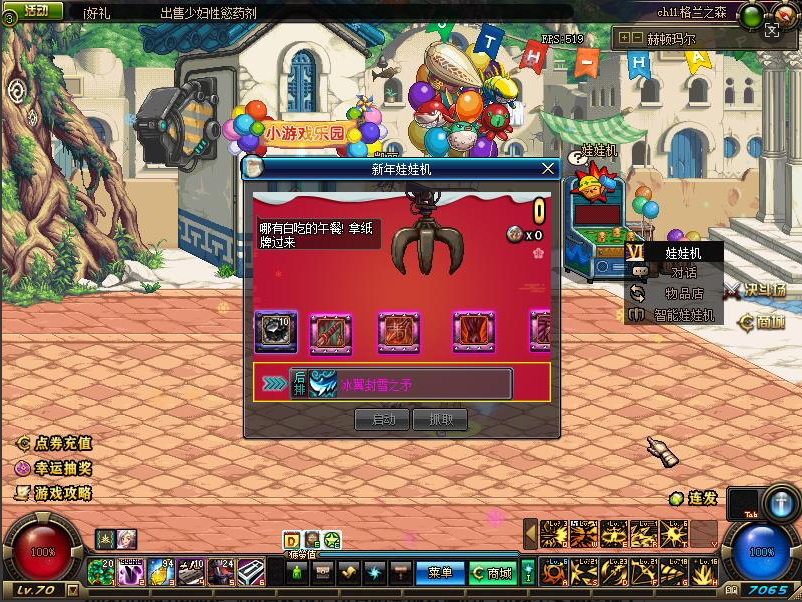Click the 抓取 grab button

tap(441, 420)
